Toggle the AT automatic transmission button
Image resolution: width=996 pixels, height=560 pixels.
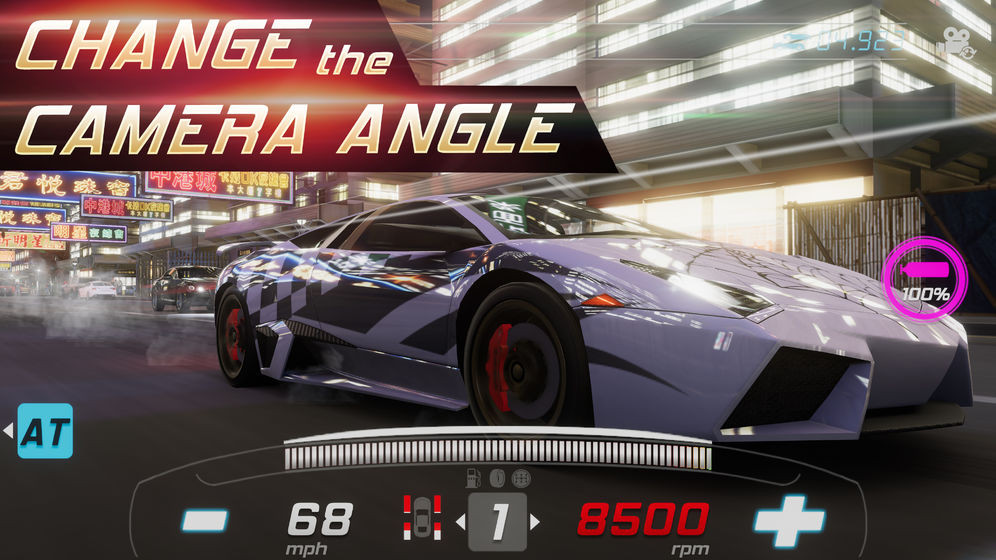pos(46,431)
